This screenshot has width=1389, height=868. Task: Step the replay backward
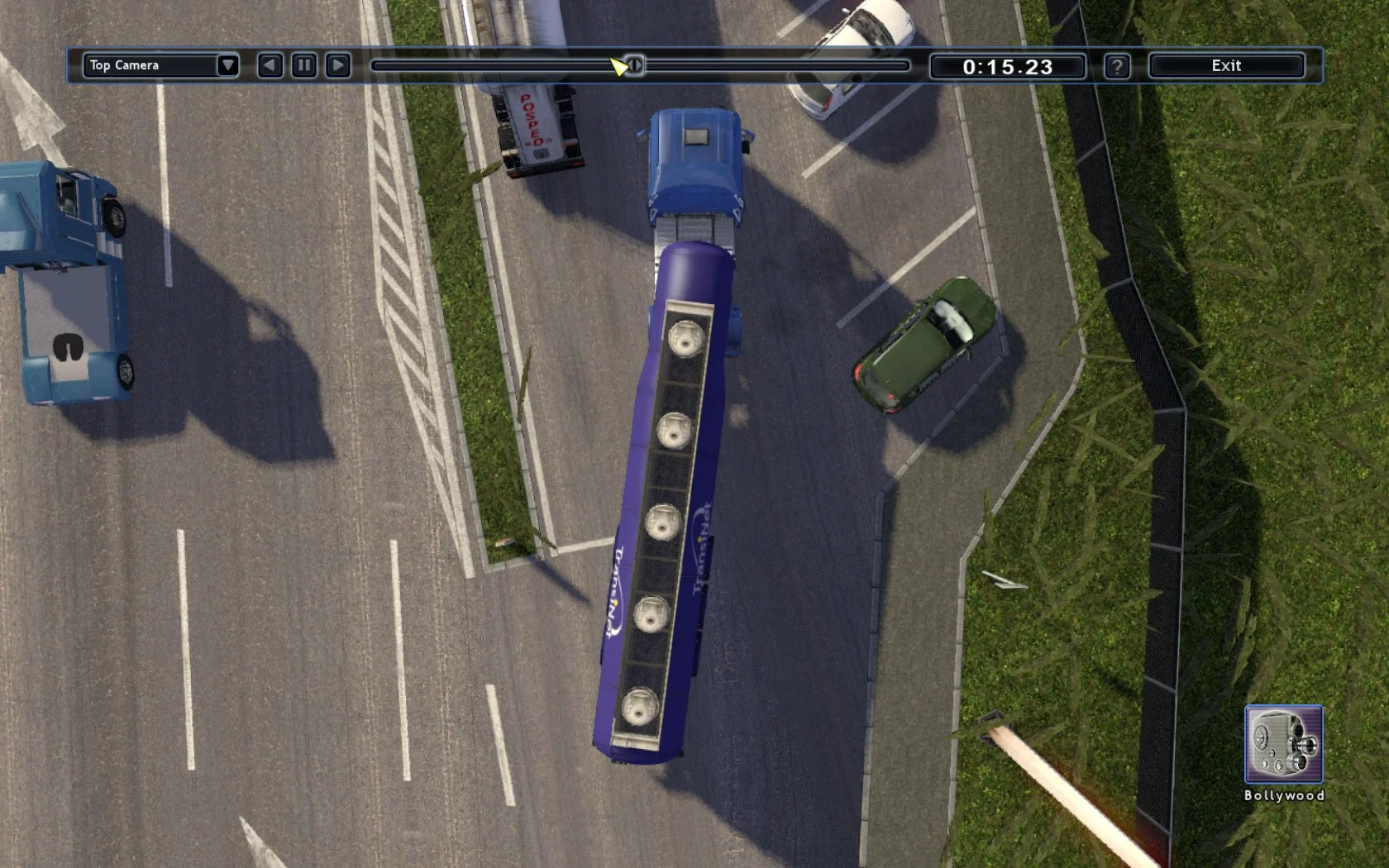pyautogui.click(x=270, y=65)
